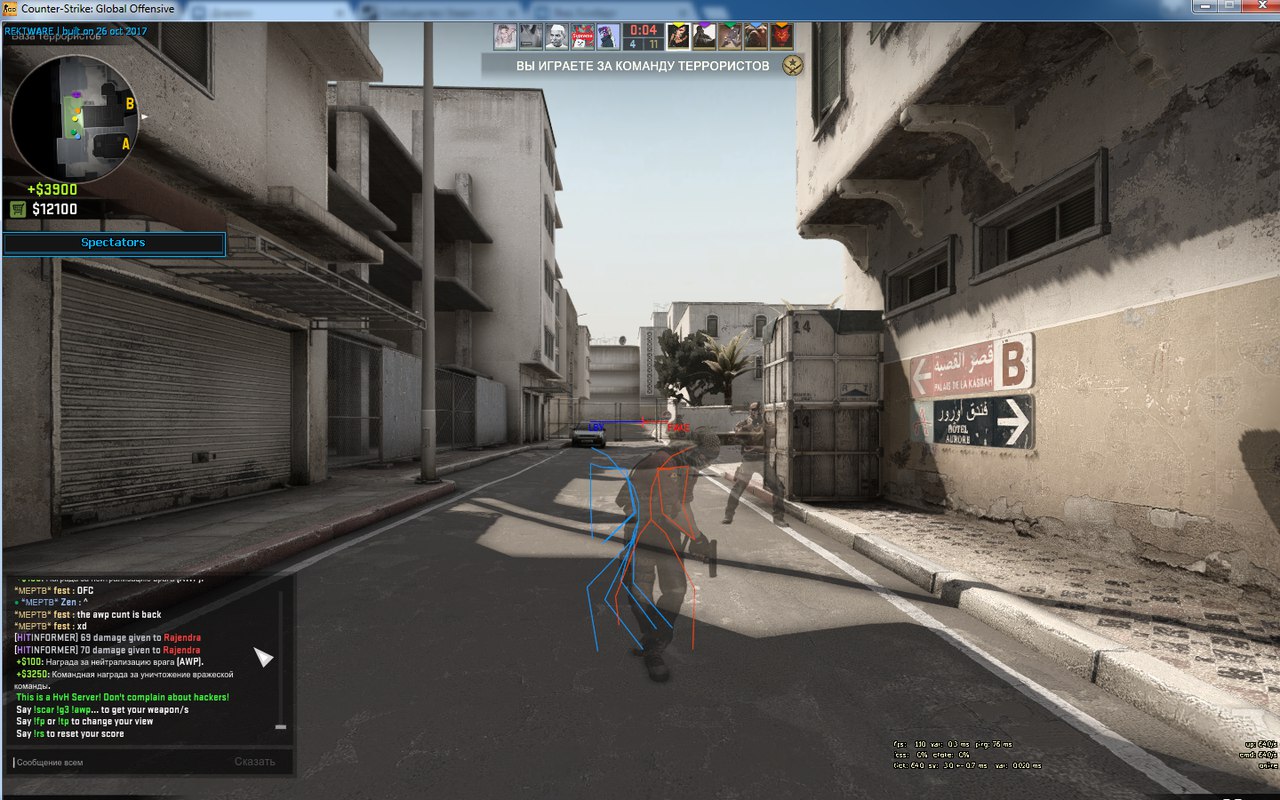Click the chat log scrollbar handle
The image size is (1280, 800).
point(281,727)
